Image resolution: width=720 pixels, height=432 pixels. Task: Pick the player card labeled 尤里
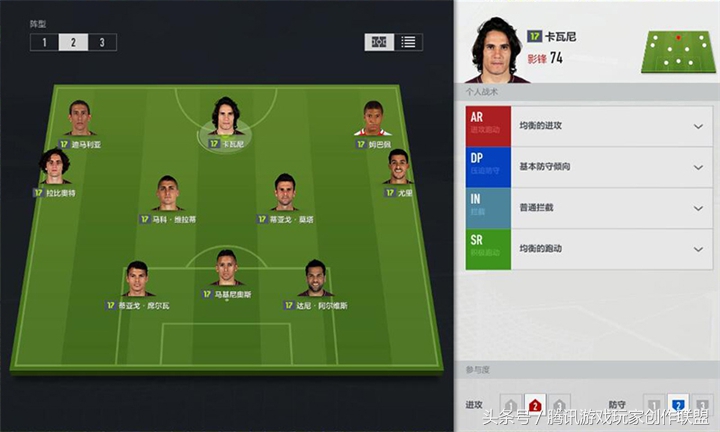pyautogui.click(x=399, y=168)
